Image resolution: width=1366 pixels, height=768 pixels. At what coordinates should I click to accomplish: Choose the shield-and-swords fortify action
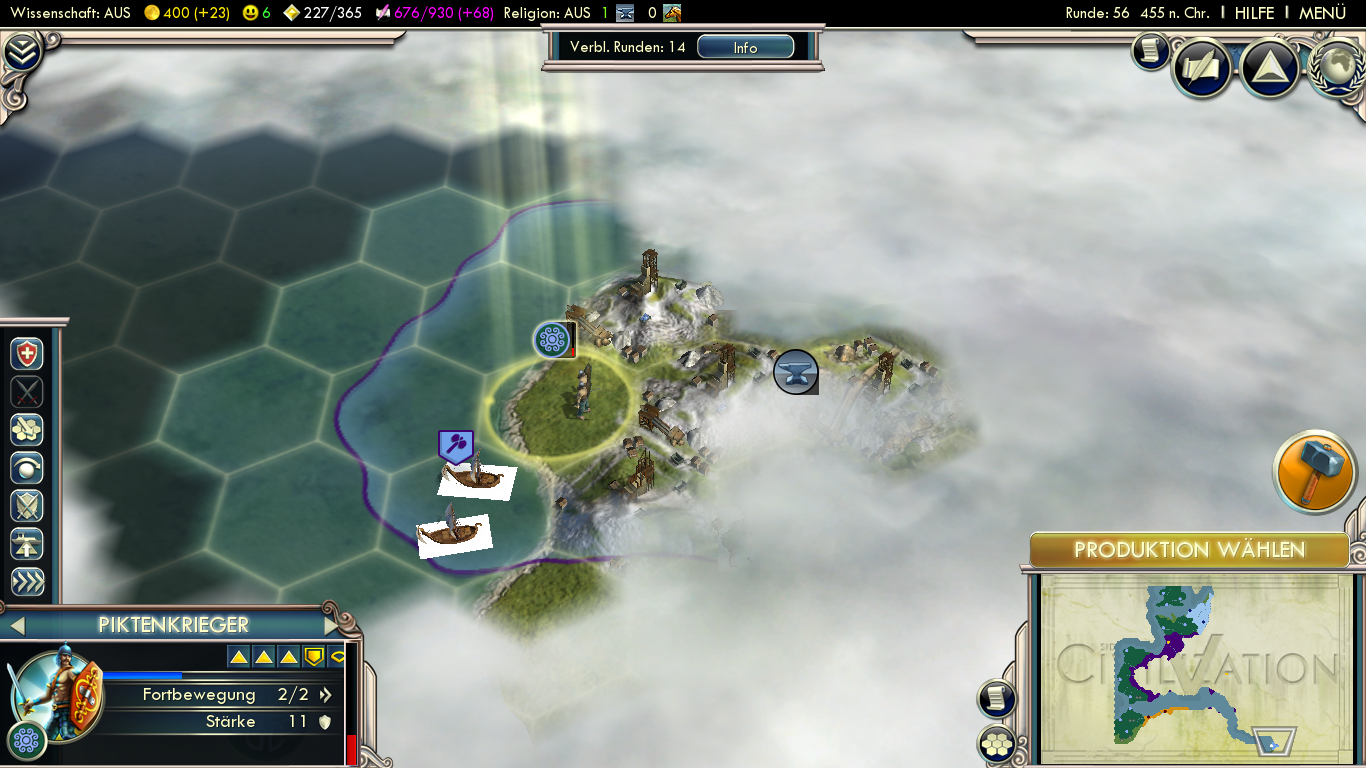(27, 506)
